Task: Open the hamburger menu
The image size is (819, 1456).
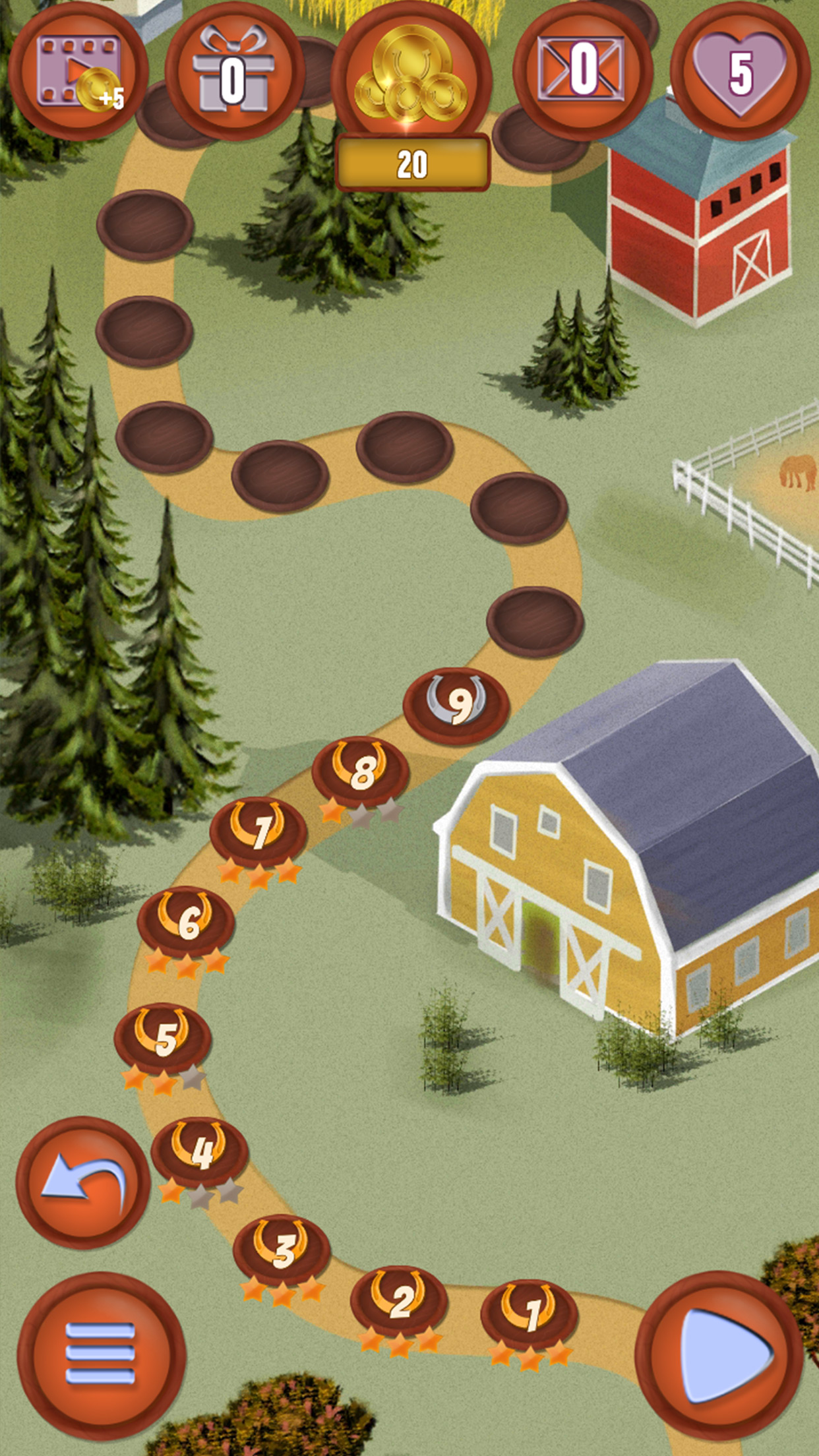Action: (101, 1356)
